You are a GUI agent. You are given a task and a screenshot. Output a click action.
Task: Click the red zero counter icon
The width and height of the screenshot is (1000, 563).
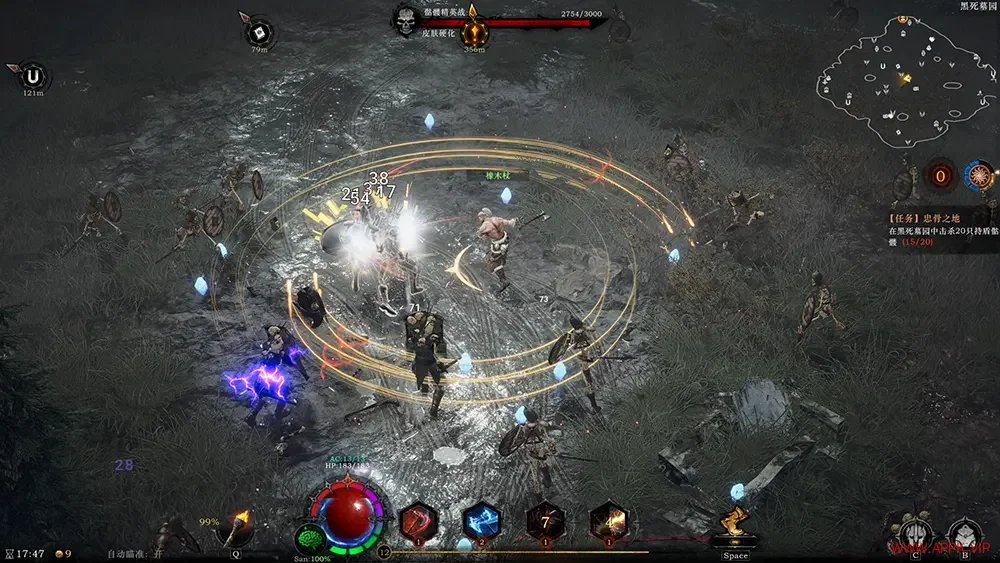(x=940, y=176)
